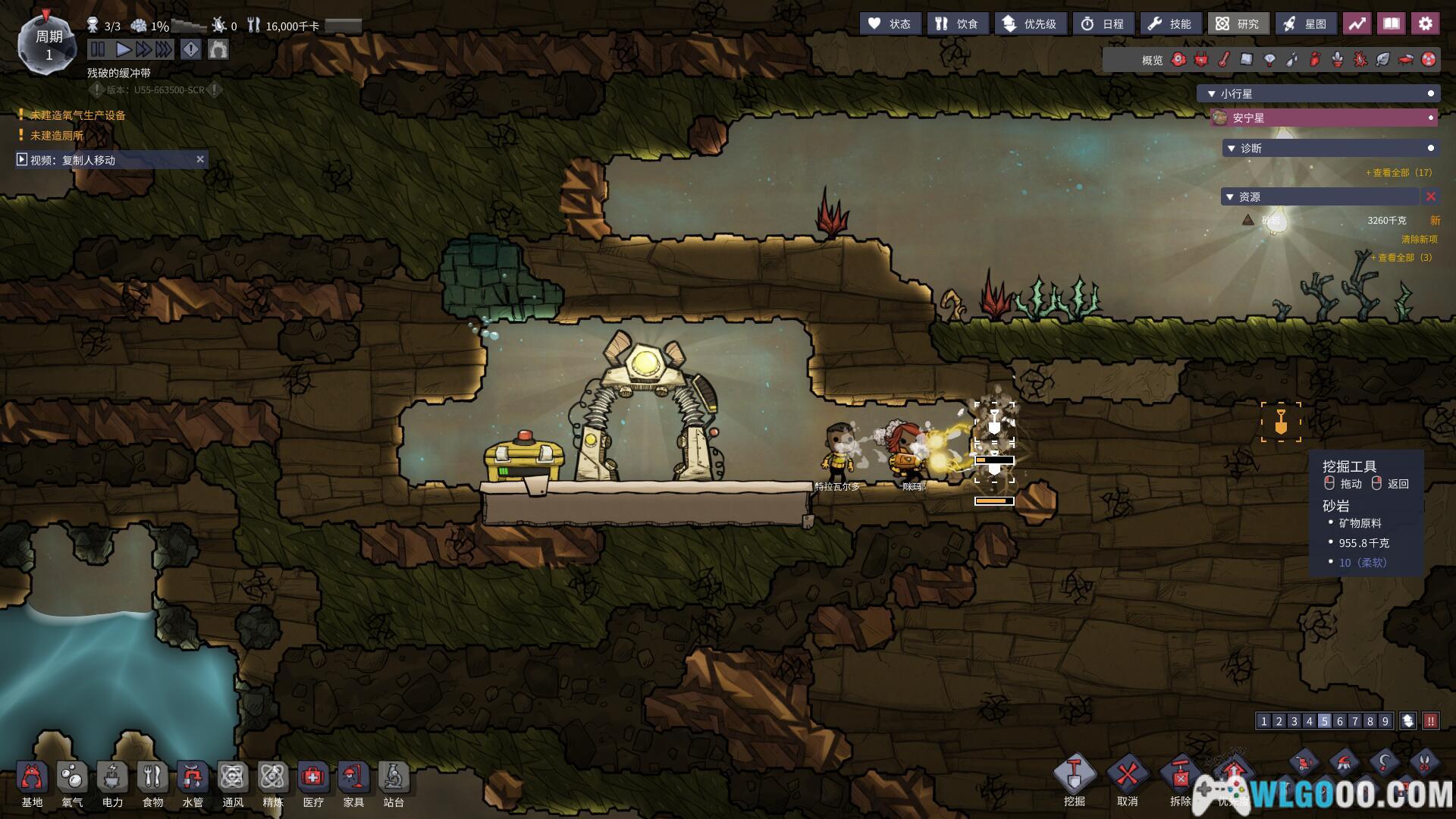Collapse the 诊断 diagnostics section
This screenshot has height=819, width=1456.
pos(1231,149)
